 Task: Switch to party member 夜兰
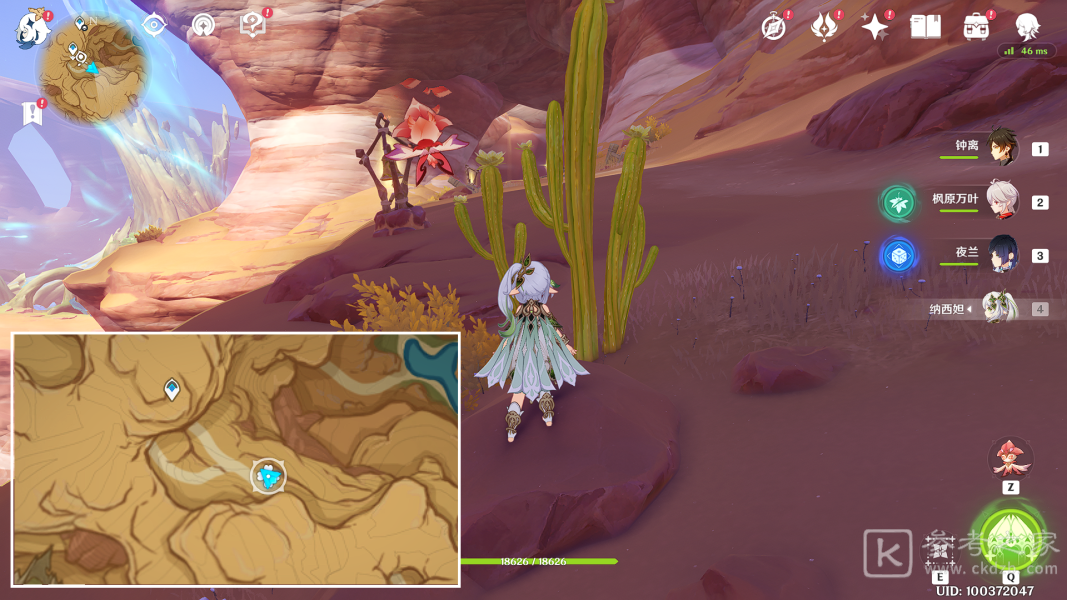click(1002, 254)
